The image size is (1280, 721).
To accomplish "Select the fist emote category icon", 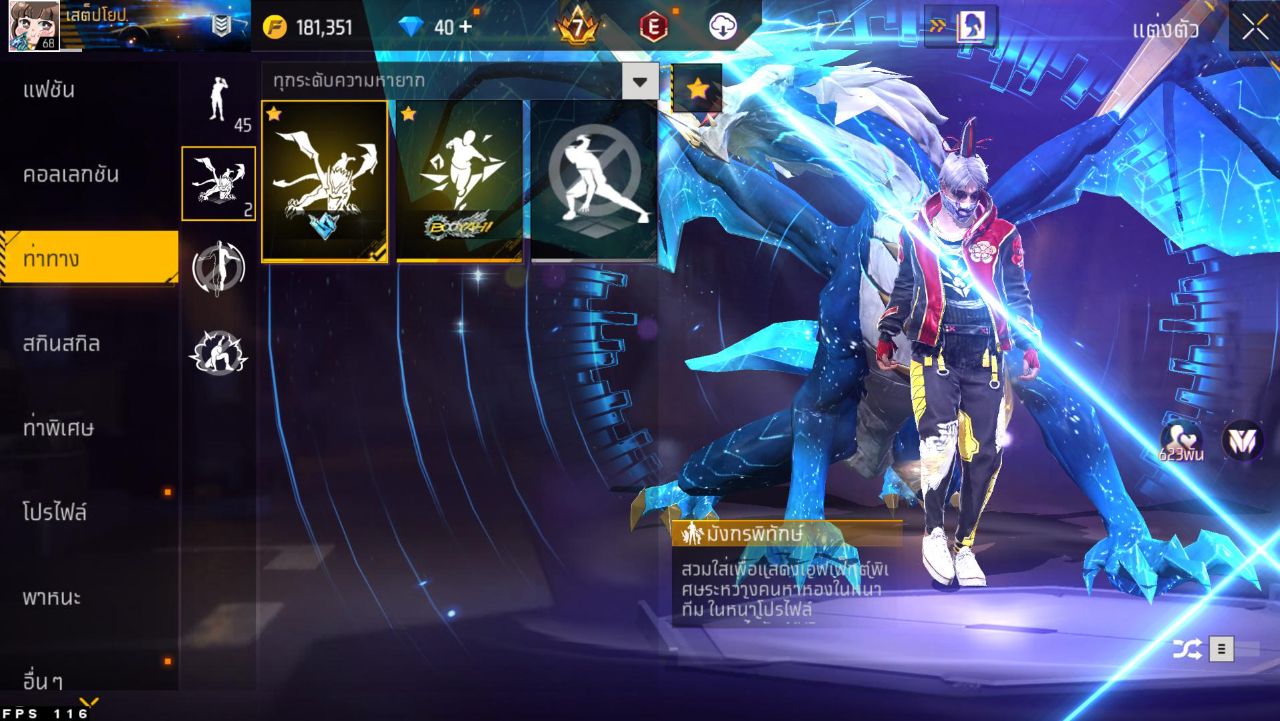I will (218, 352).
